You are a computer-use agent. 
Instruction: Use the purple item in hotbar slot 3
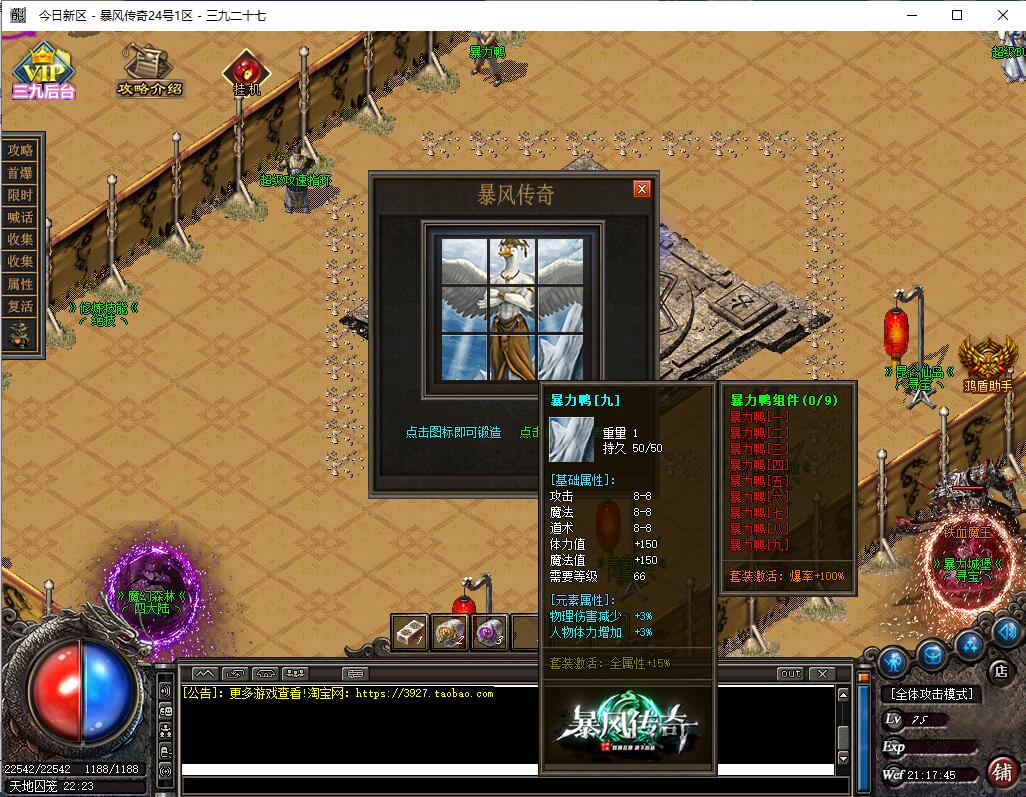tap(488, 632)
